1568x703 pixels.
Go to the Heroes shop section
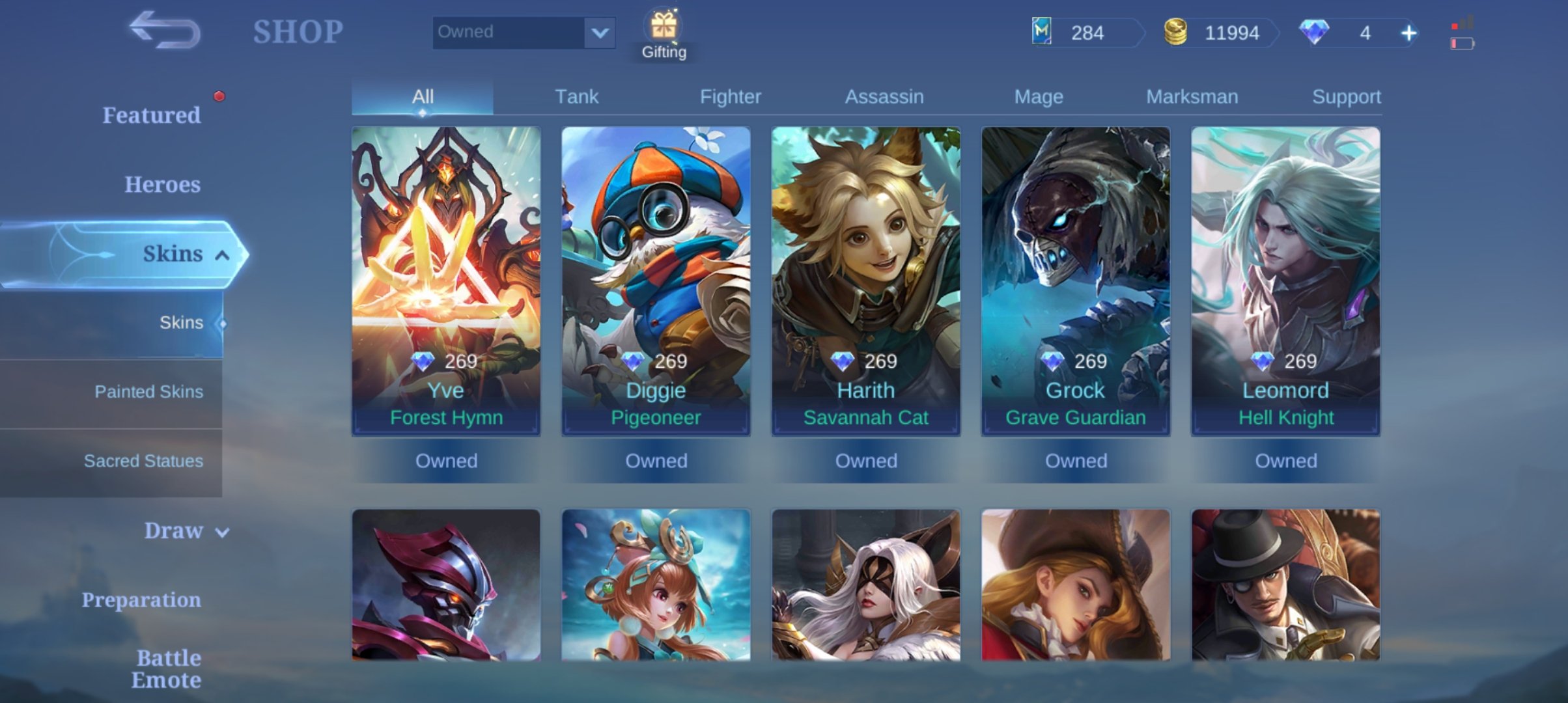point(162,184)
